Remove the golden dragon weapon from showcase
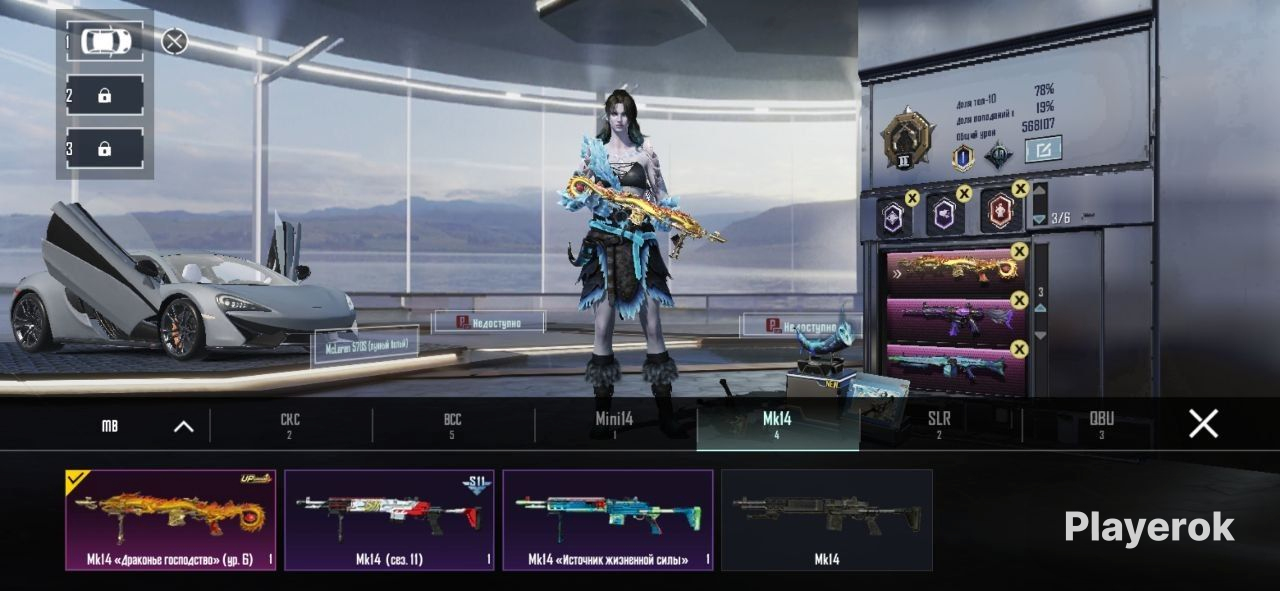This screenshot has width=1280, height=591. point(1019,251)
